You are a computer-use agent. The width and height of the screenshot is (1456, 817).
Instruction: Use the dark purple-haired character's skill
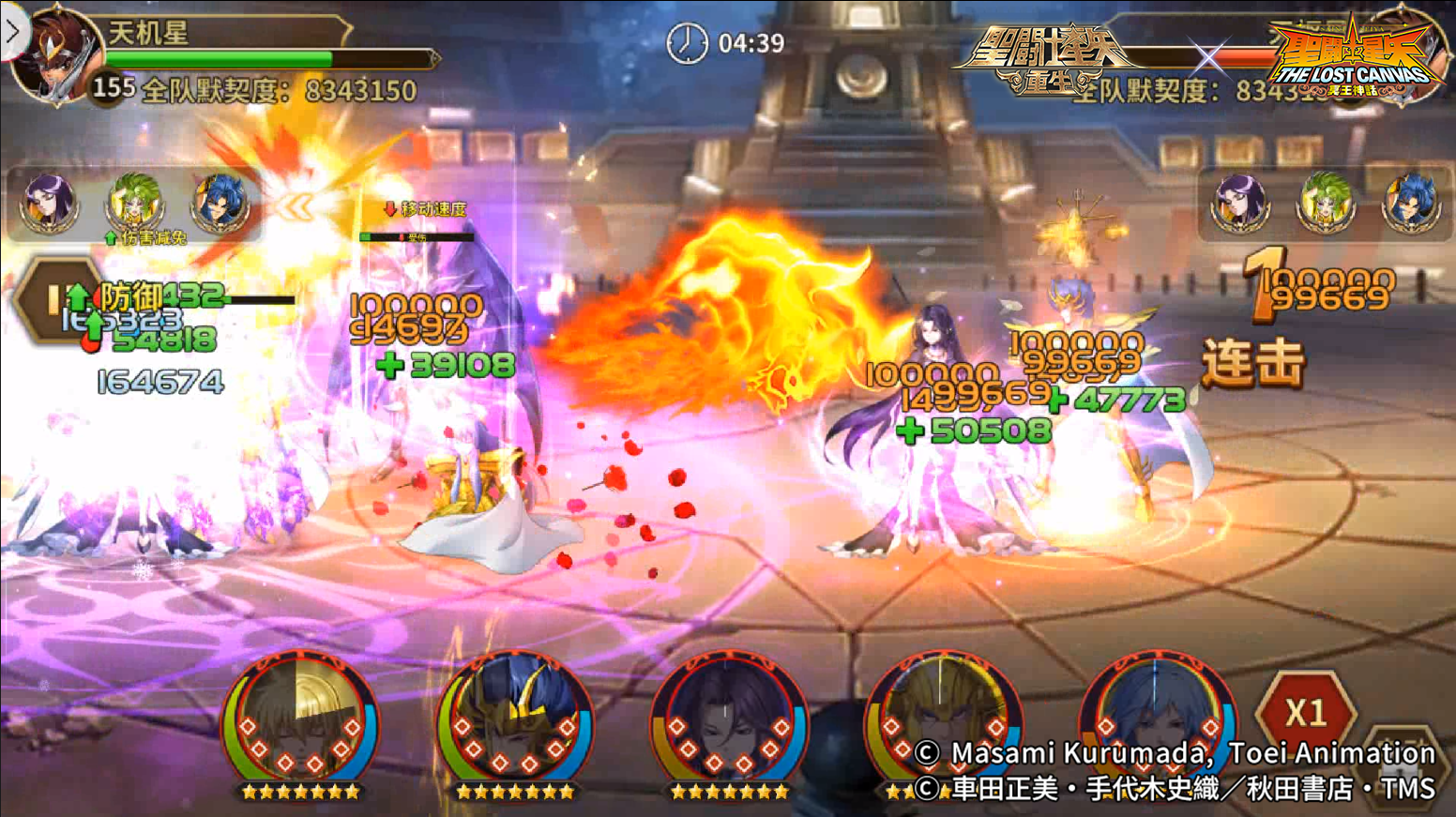(x=729, y=724)
